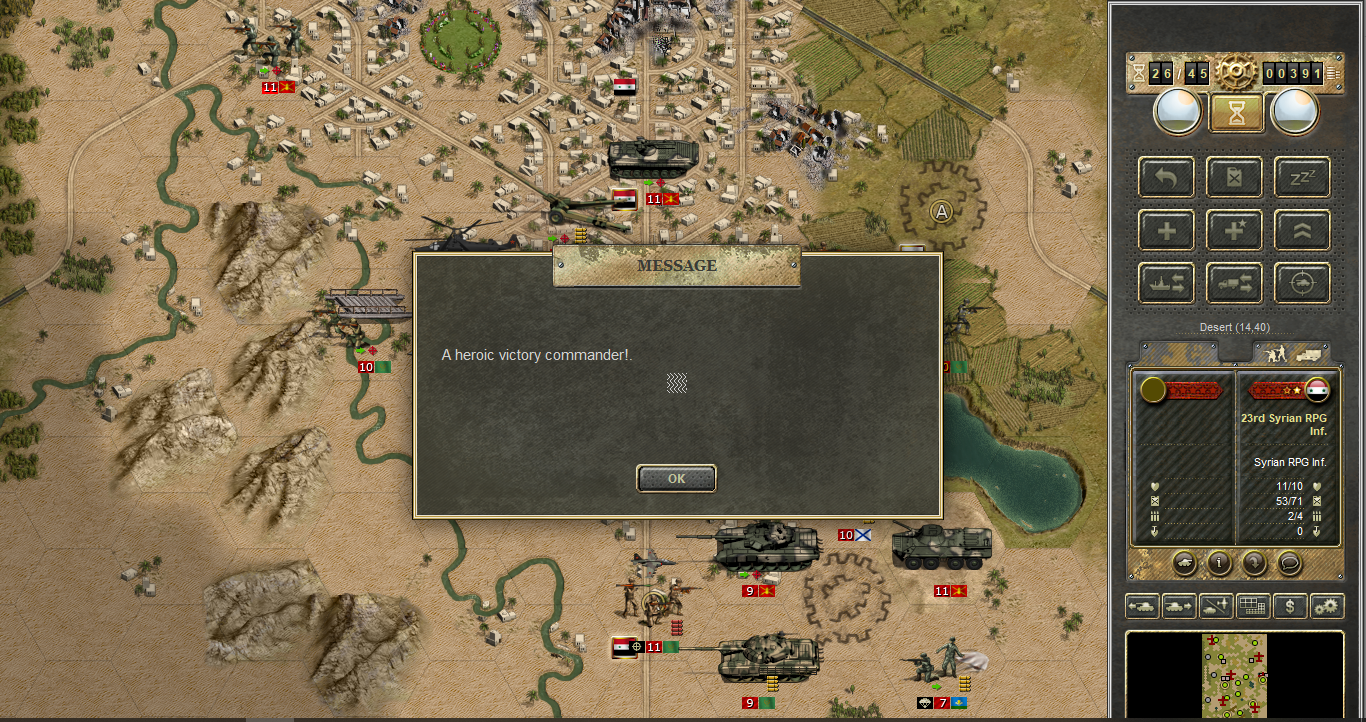Image resolution: width=1366 pixels, height=722 pixels.
Task: Embark the unit using the ship button
Action: [1166, 284]
